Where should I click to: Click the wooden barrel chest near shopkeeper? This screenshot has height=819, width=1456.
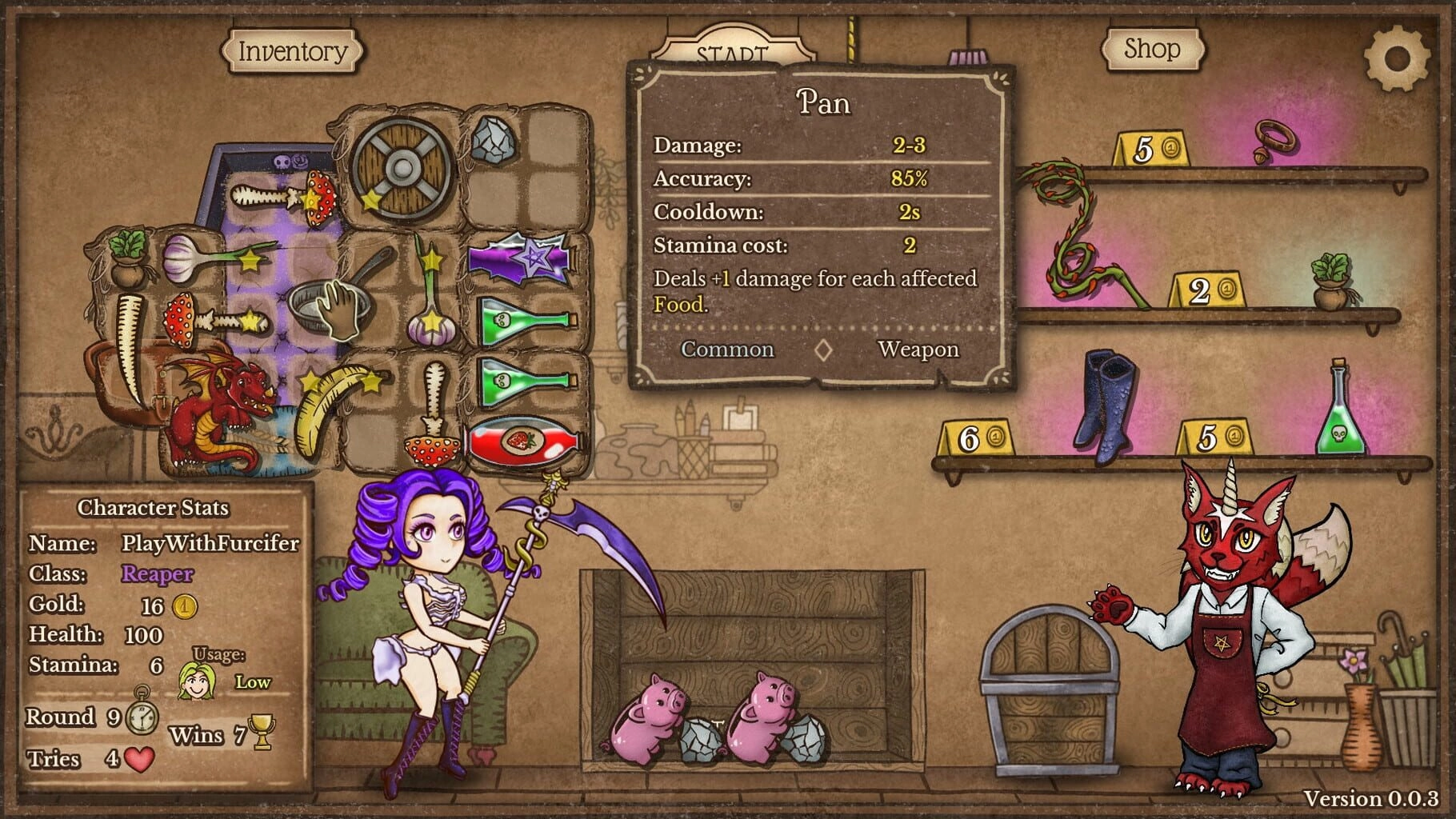1050,691
